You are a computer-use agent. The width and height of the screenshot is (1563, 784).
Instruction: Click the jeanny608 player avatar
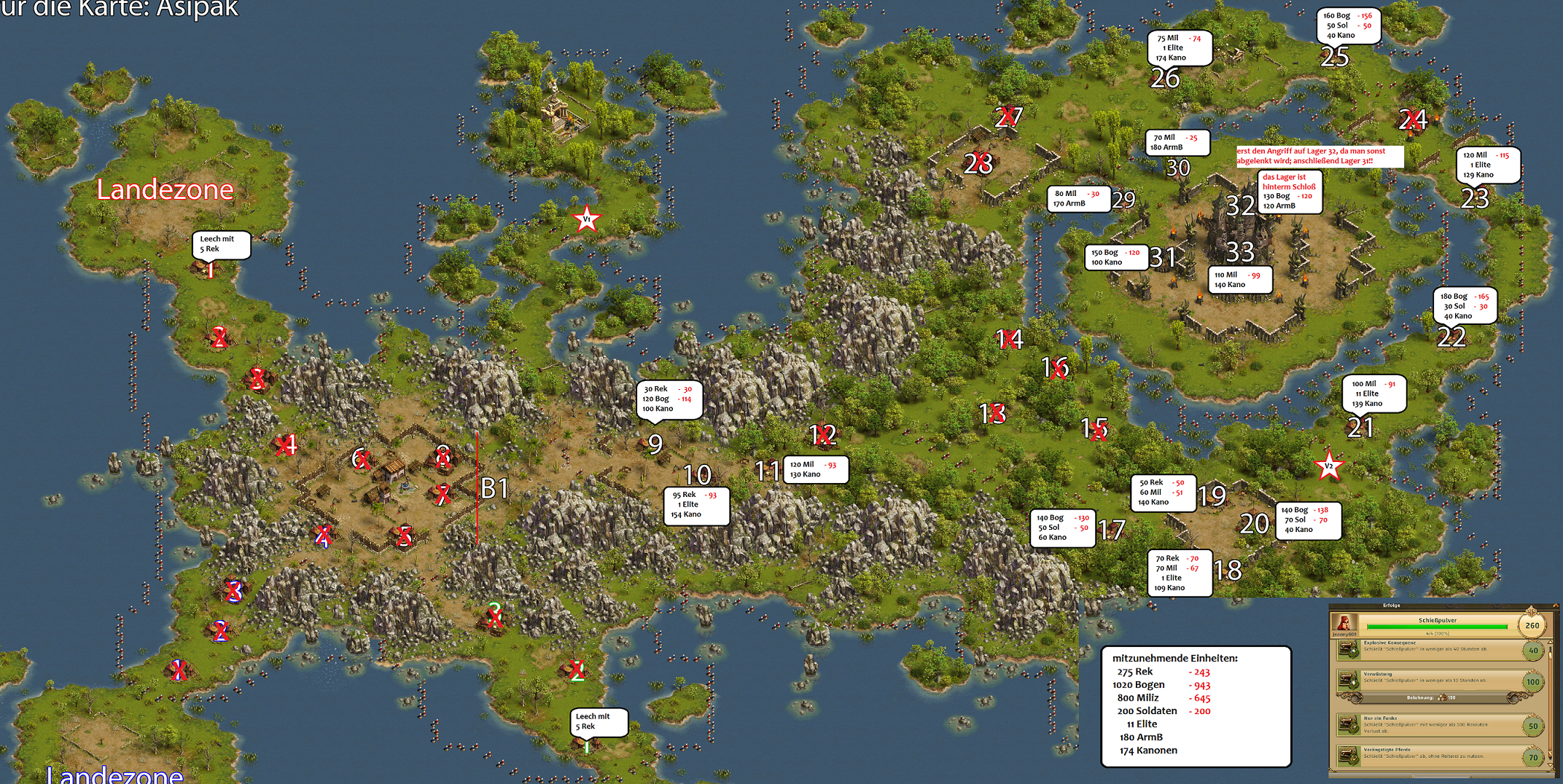[1344, 624]
